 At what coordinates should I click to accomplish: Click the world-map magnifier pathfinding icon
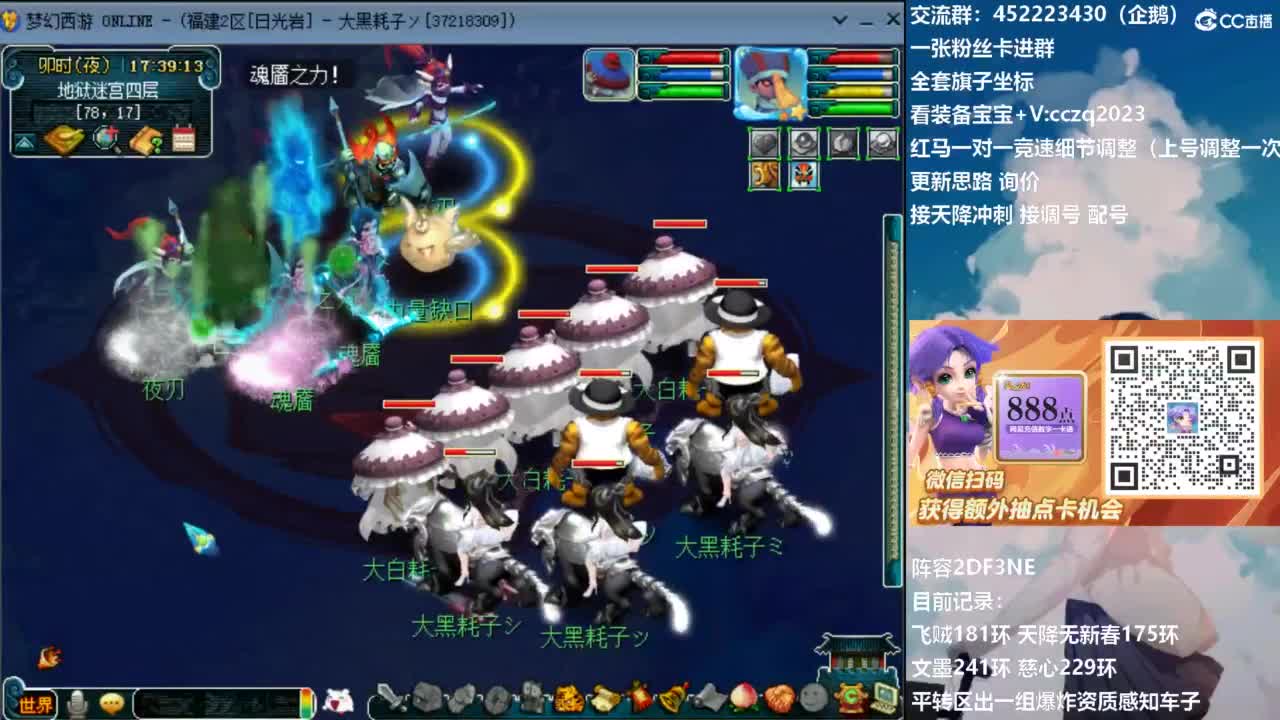pos(106,139)
